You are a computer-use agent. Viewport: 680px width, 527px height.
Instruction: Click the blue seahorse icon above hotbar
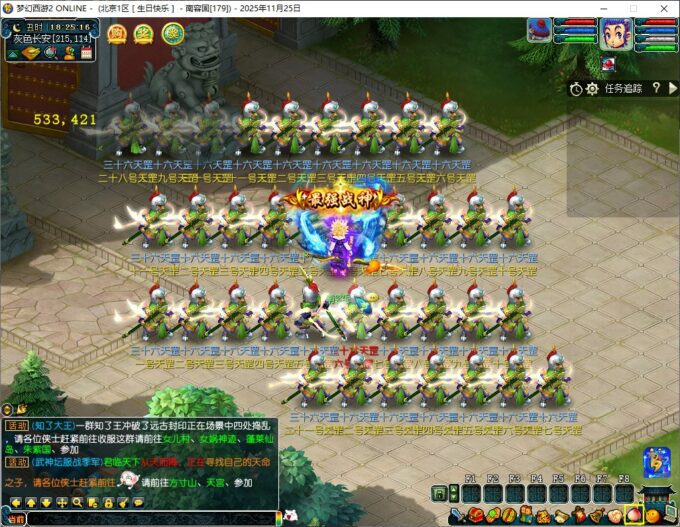point(655,461)
